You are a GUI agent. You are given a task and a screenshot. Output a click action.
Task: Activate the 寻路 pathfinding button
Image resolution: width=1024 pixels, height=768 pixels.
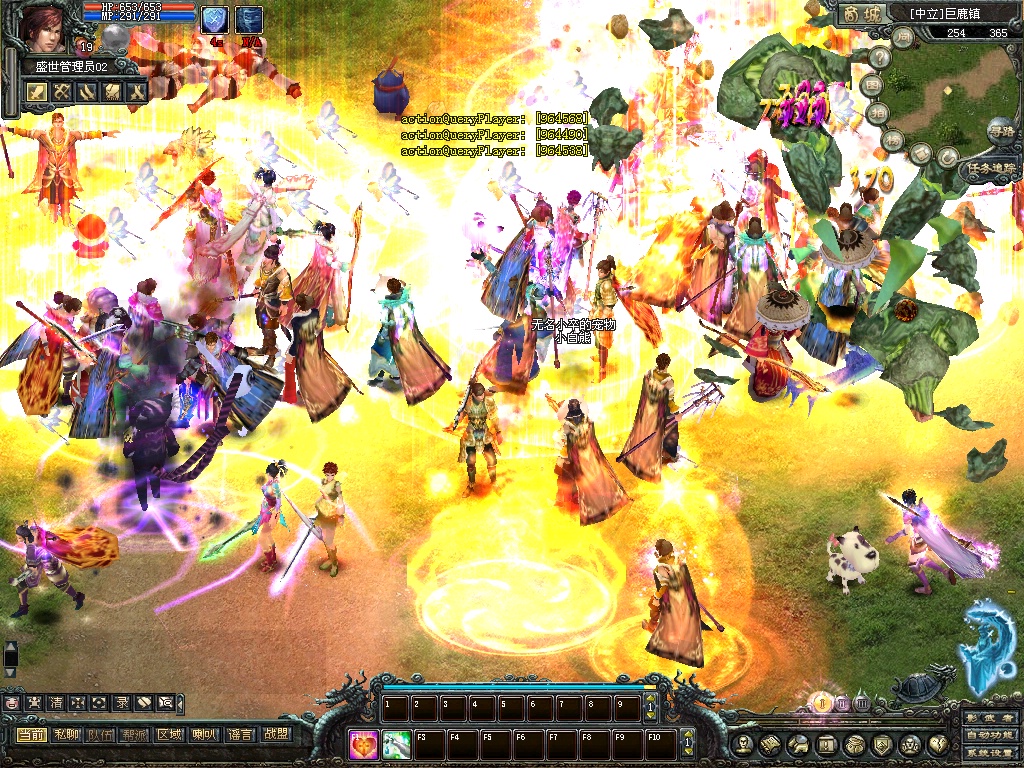click(1000, 130)
